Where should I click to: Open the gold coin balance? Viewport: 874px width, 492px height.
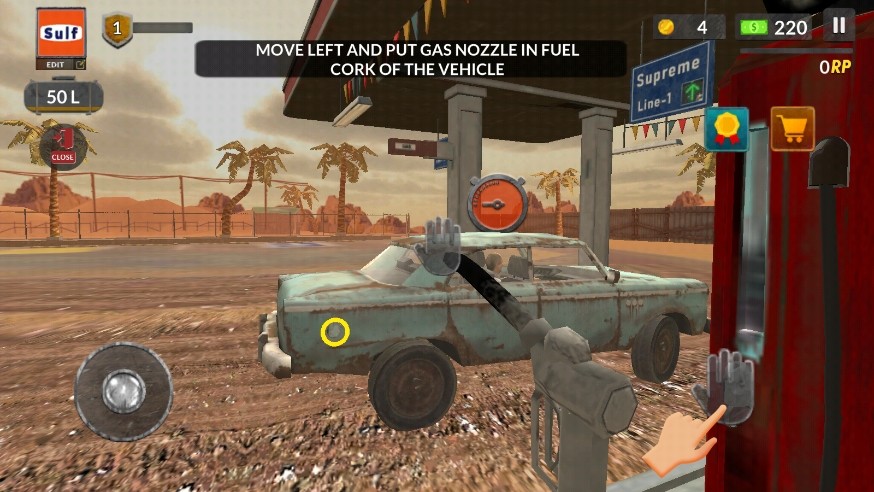click(688, 27)
